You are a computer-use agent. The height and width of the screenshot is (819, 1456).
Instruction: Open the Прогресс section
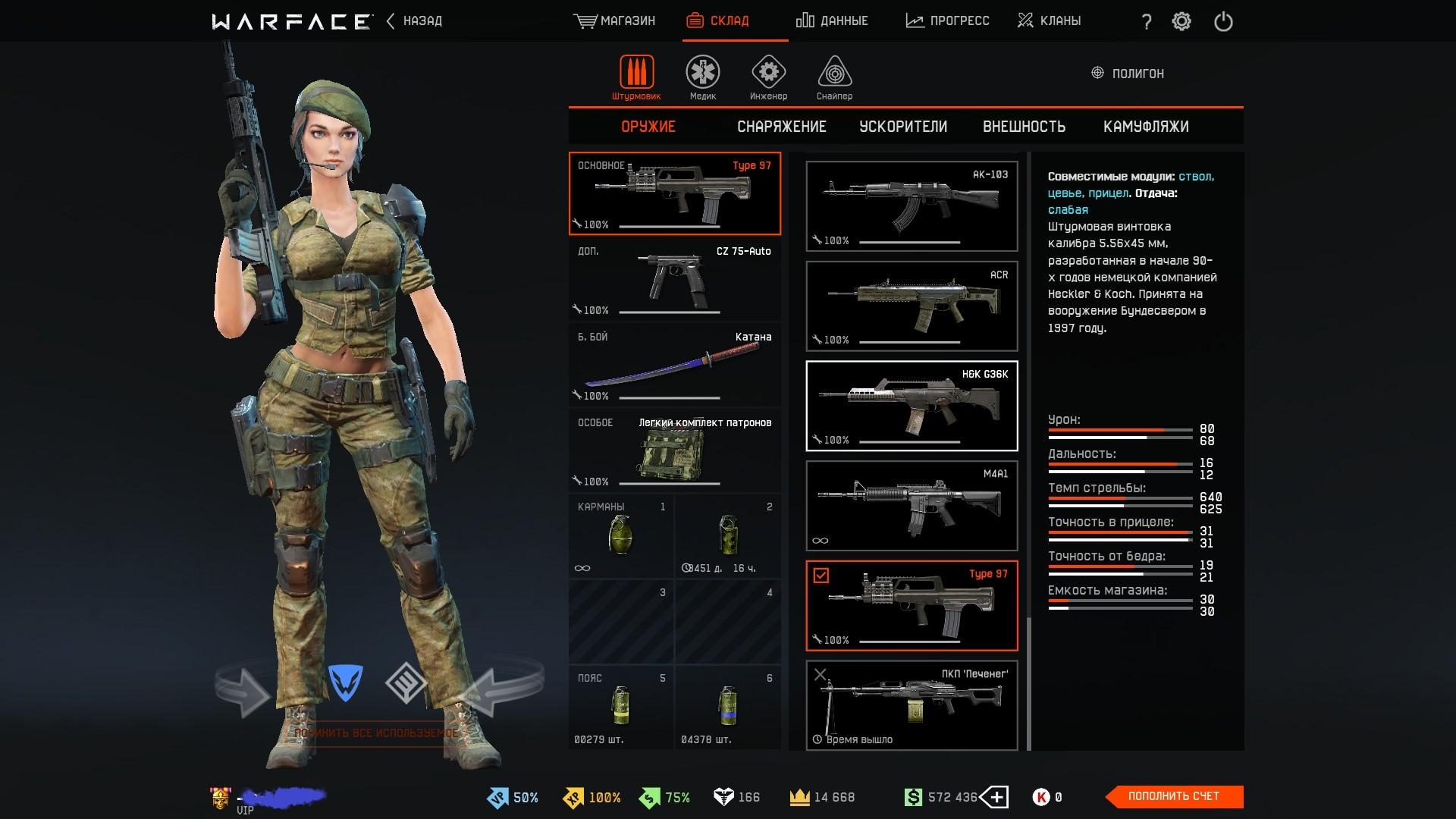(947, 21)
